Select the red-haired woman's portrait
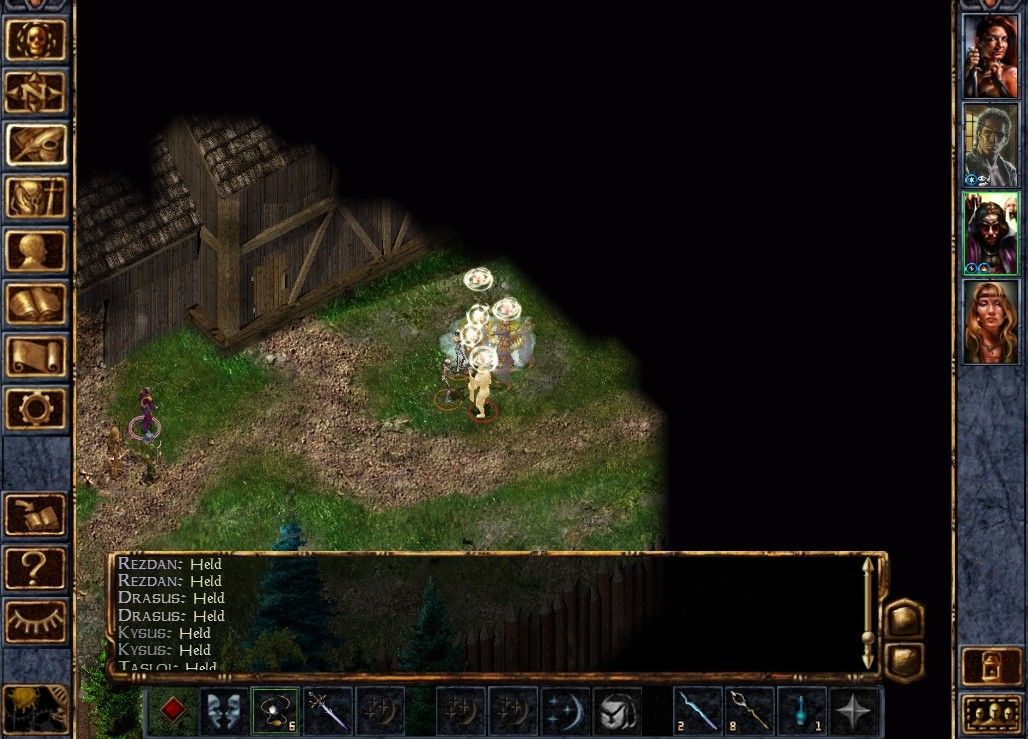The image size is (1028, 739). pyautogui.click(x=990, y=55)
